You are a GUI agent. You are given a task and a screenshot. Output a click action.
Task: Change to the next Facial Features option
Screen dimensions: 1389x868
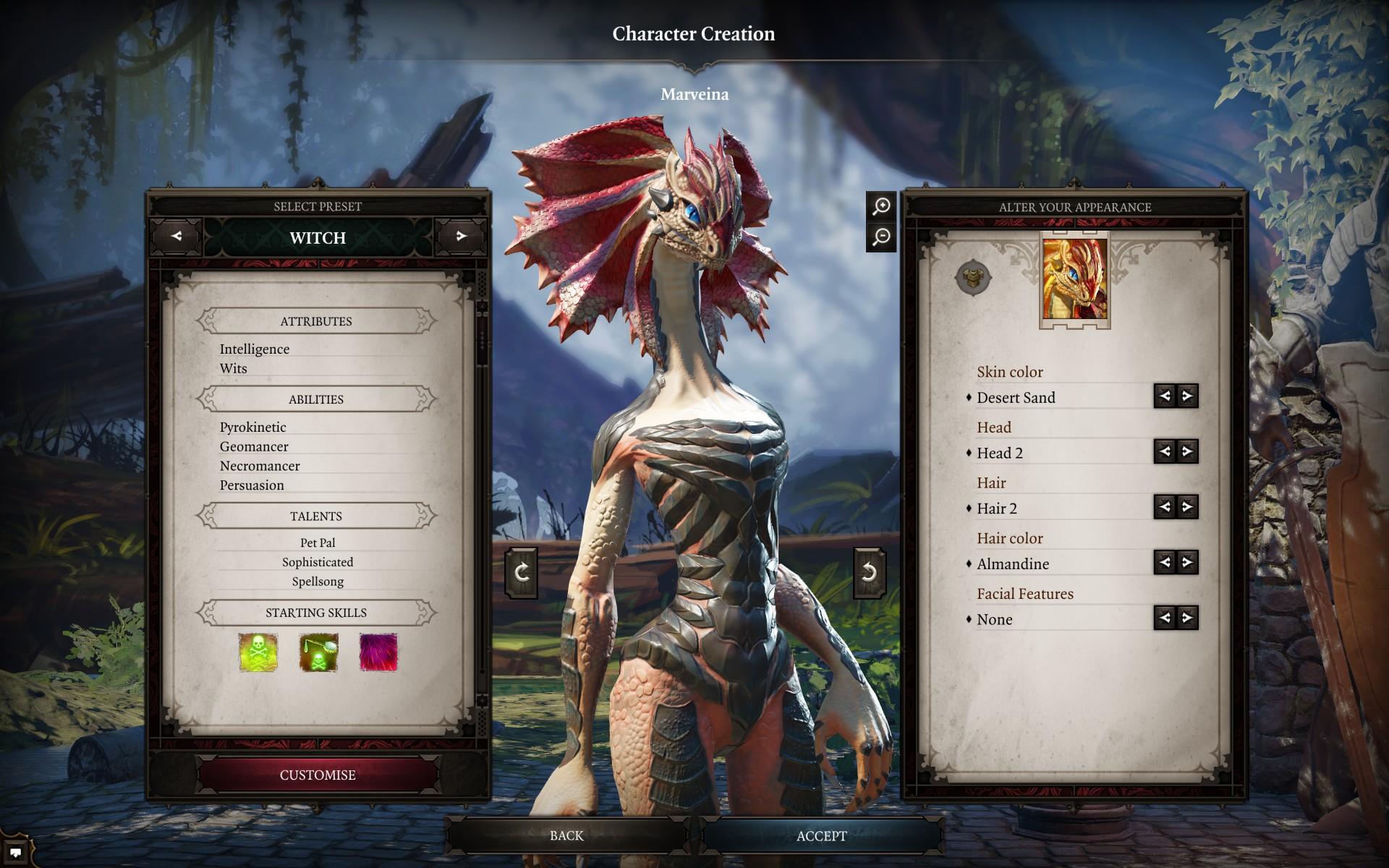coord(1187,618)
